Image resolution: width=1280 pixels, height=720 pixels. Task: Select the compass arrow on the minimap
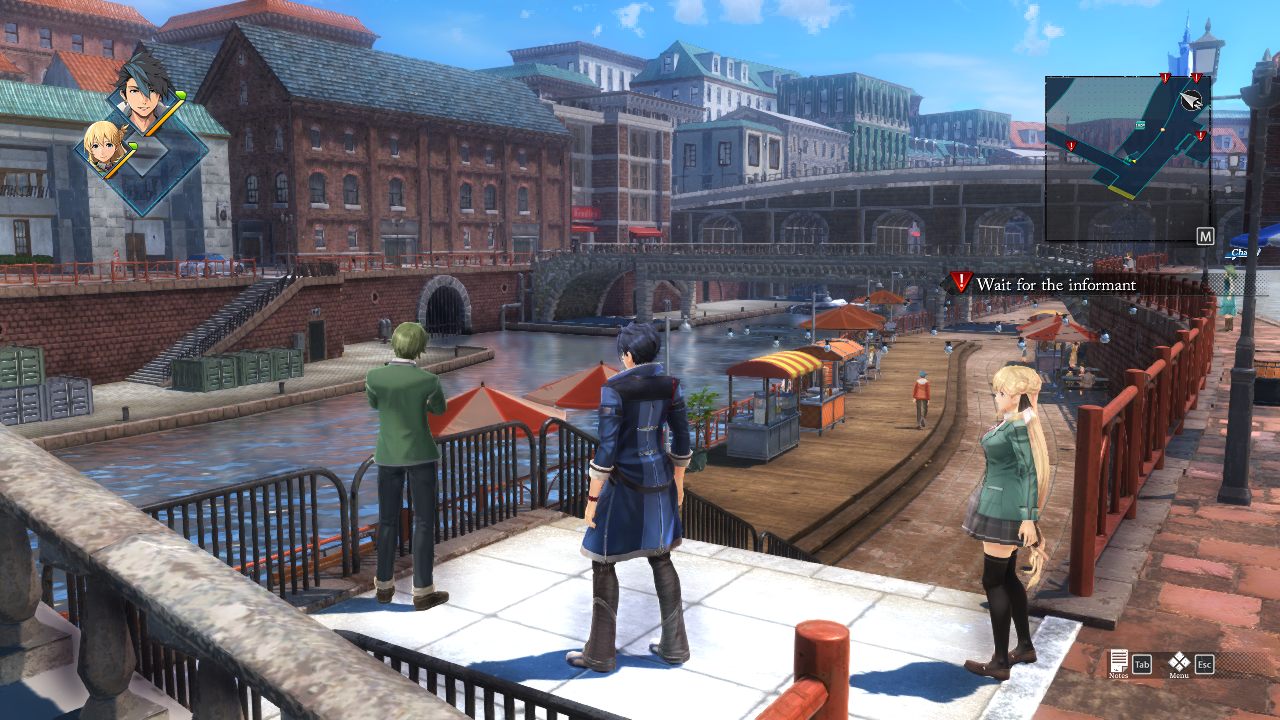tap(1190, 99)
